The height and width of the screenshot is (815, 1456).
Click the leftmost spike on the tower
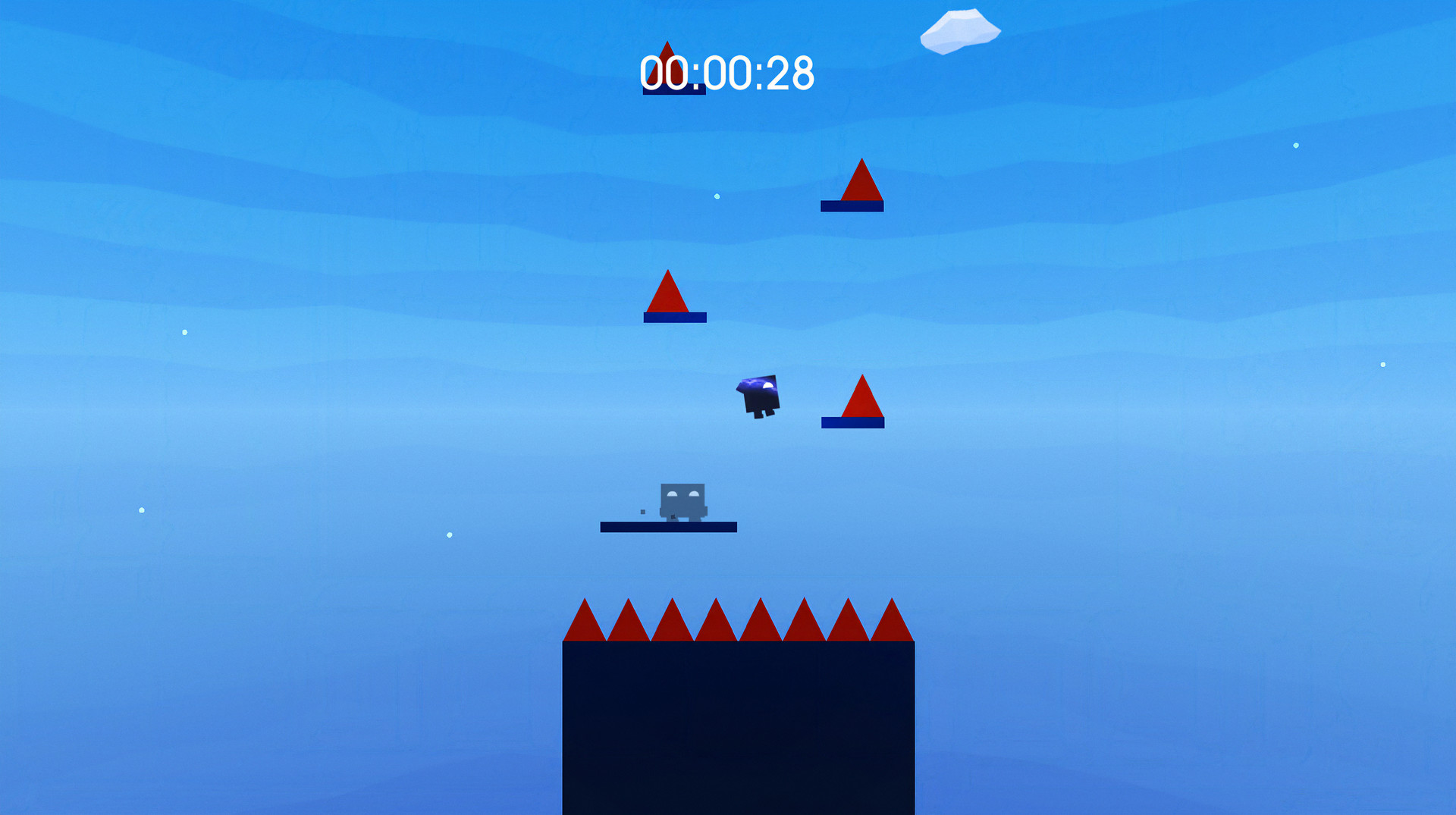click(584, 625)
